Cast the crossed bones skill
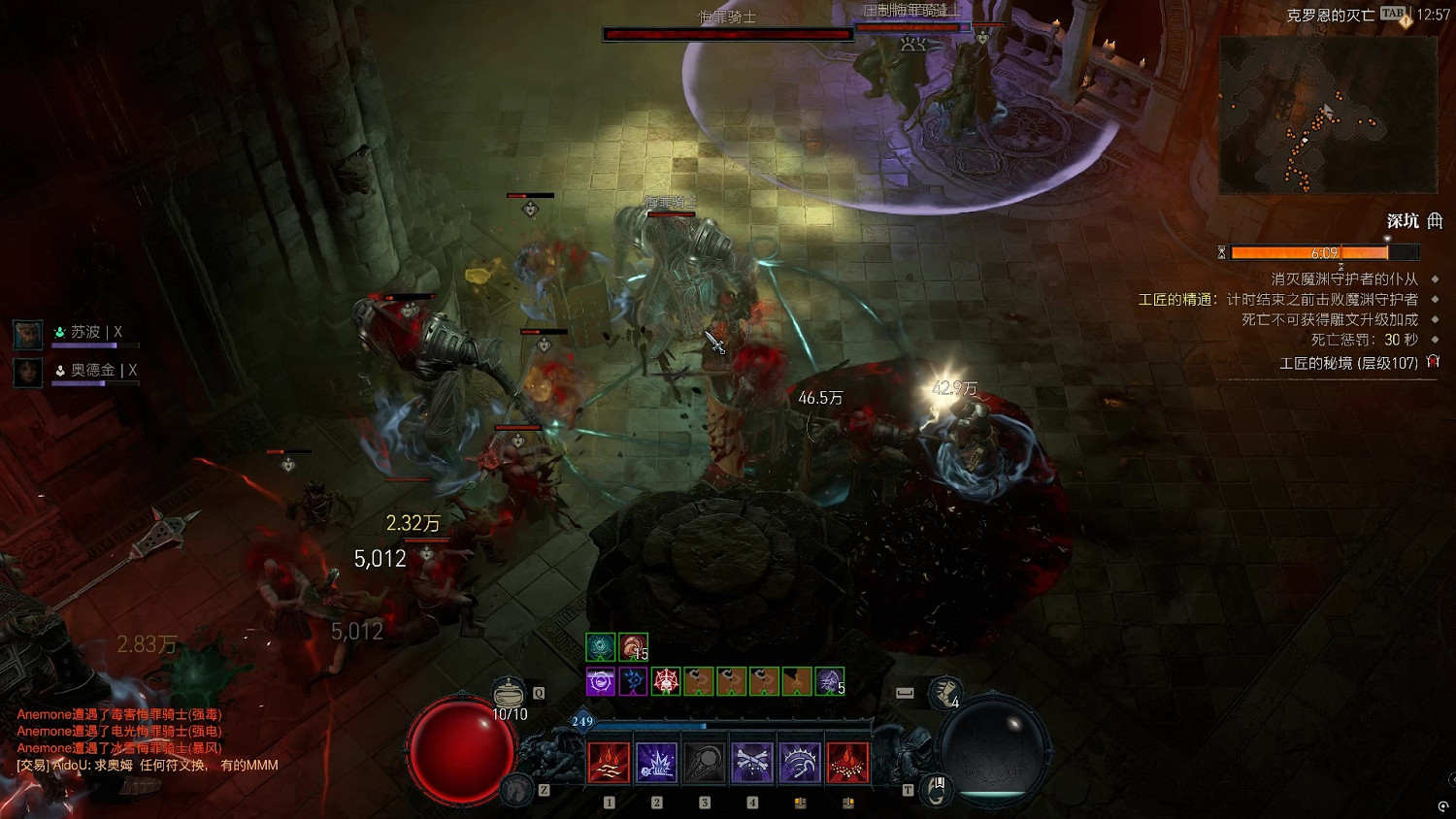The width and height of the screenshot is (1456, 819). 751,763
